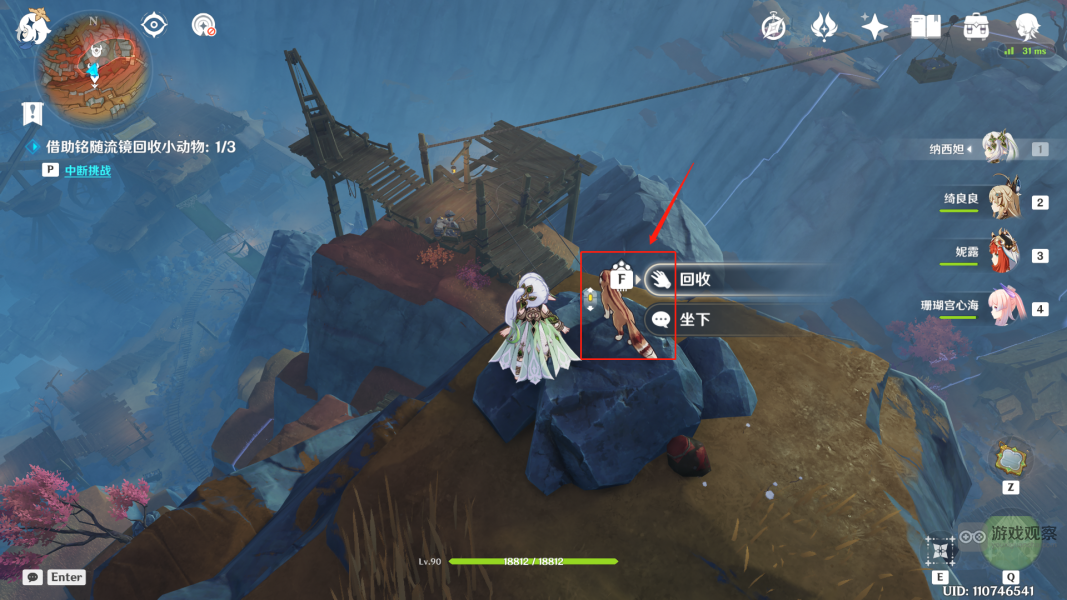The width and height of the screenshot is (1067, 600).
Task: Open the eye-shaped icon beside the minimap
Action: click(154, 25)
